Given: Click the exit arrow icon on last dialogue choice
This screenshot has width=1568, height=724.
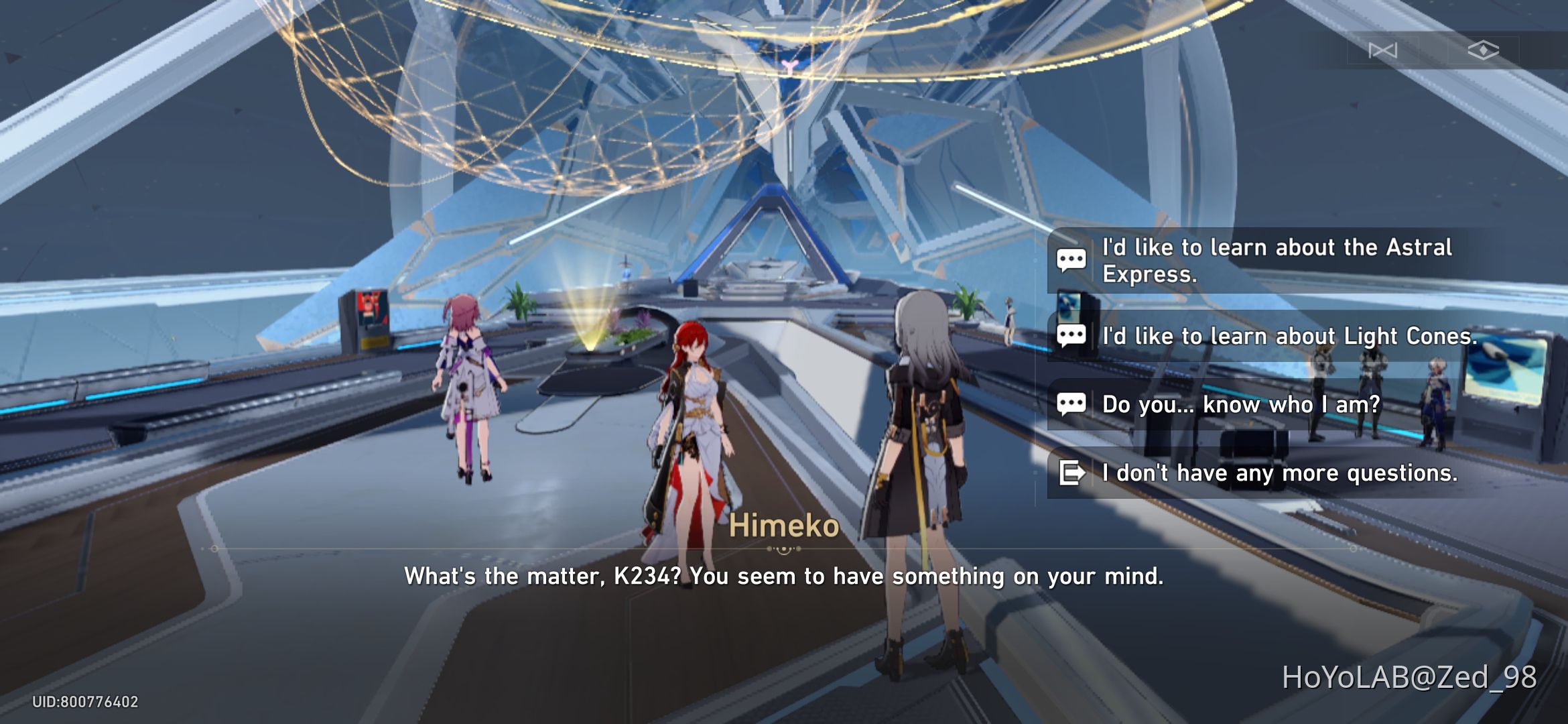Looking at the screenshot, I should pyautogui.click(x=1073, y=473).
